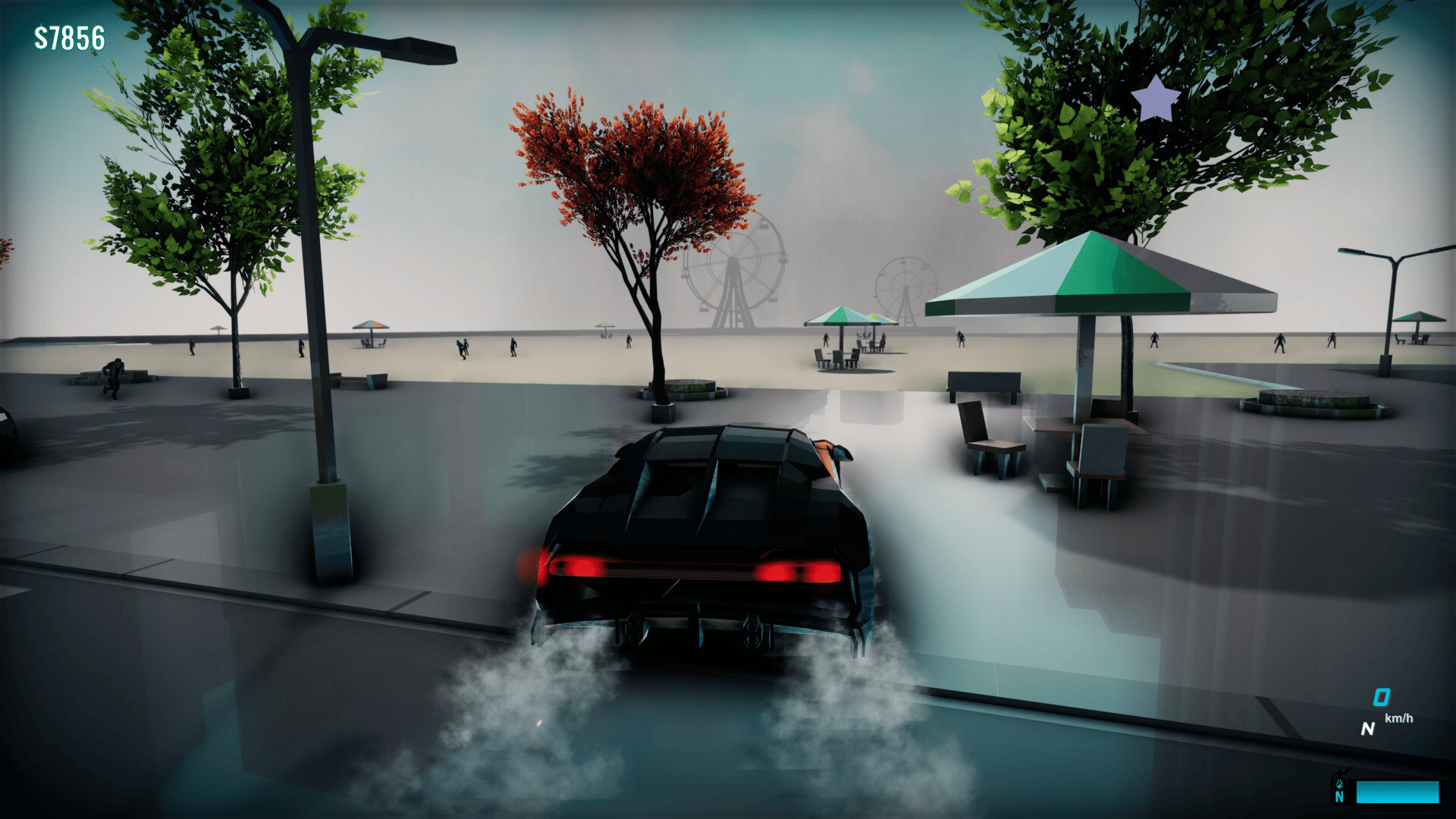Click the N marker beside the boost bar
Screen dimensions: 1456x819
[x=1340, y=796]
